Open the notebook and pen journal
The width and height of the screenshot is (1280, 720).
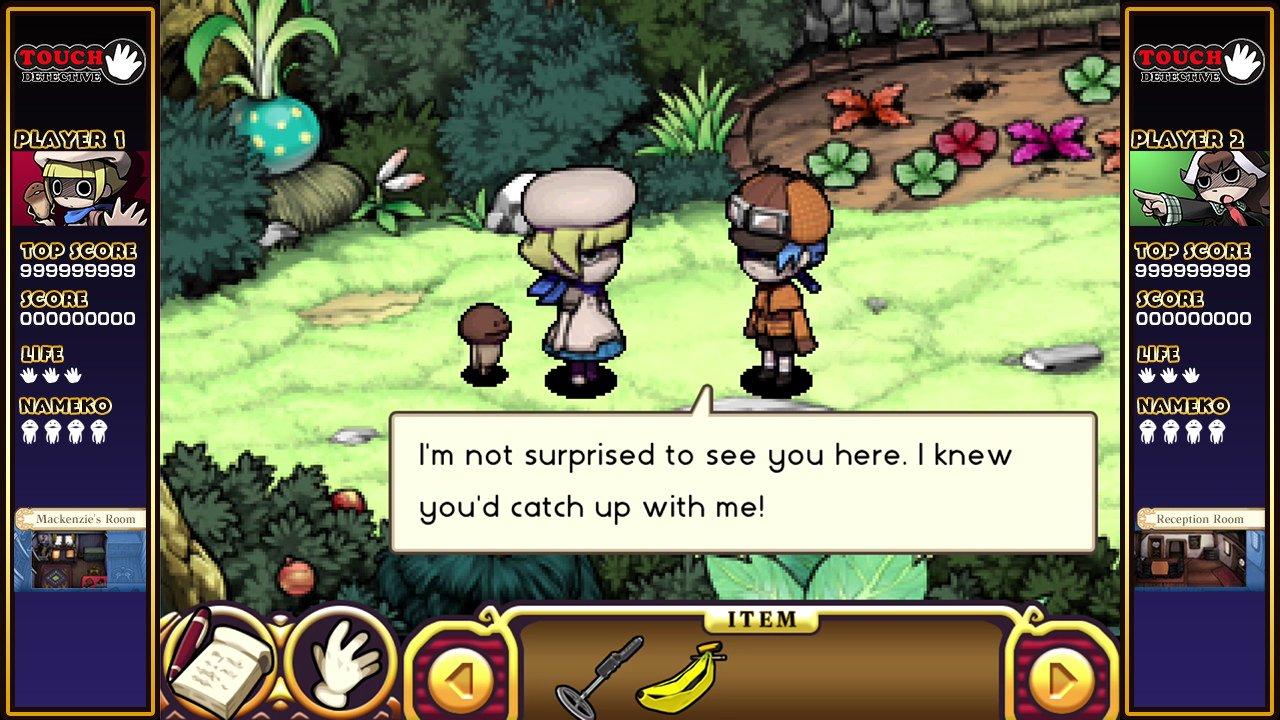pyautogui.click(x=218, y=661)
